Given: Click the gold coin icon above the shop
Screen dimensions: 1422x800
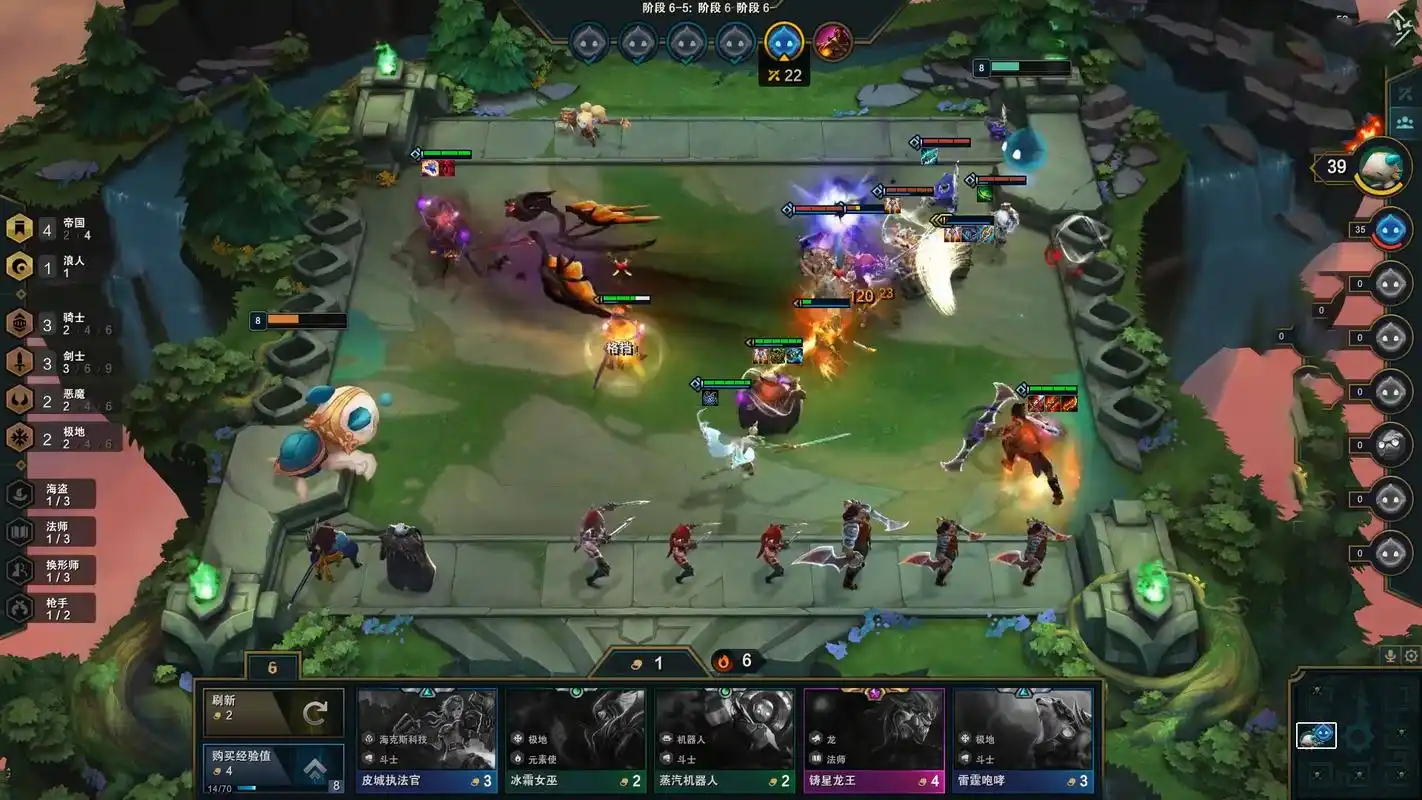Looking at the screenshot, I should click(x=636, y=662).
